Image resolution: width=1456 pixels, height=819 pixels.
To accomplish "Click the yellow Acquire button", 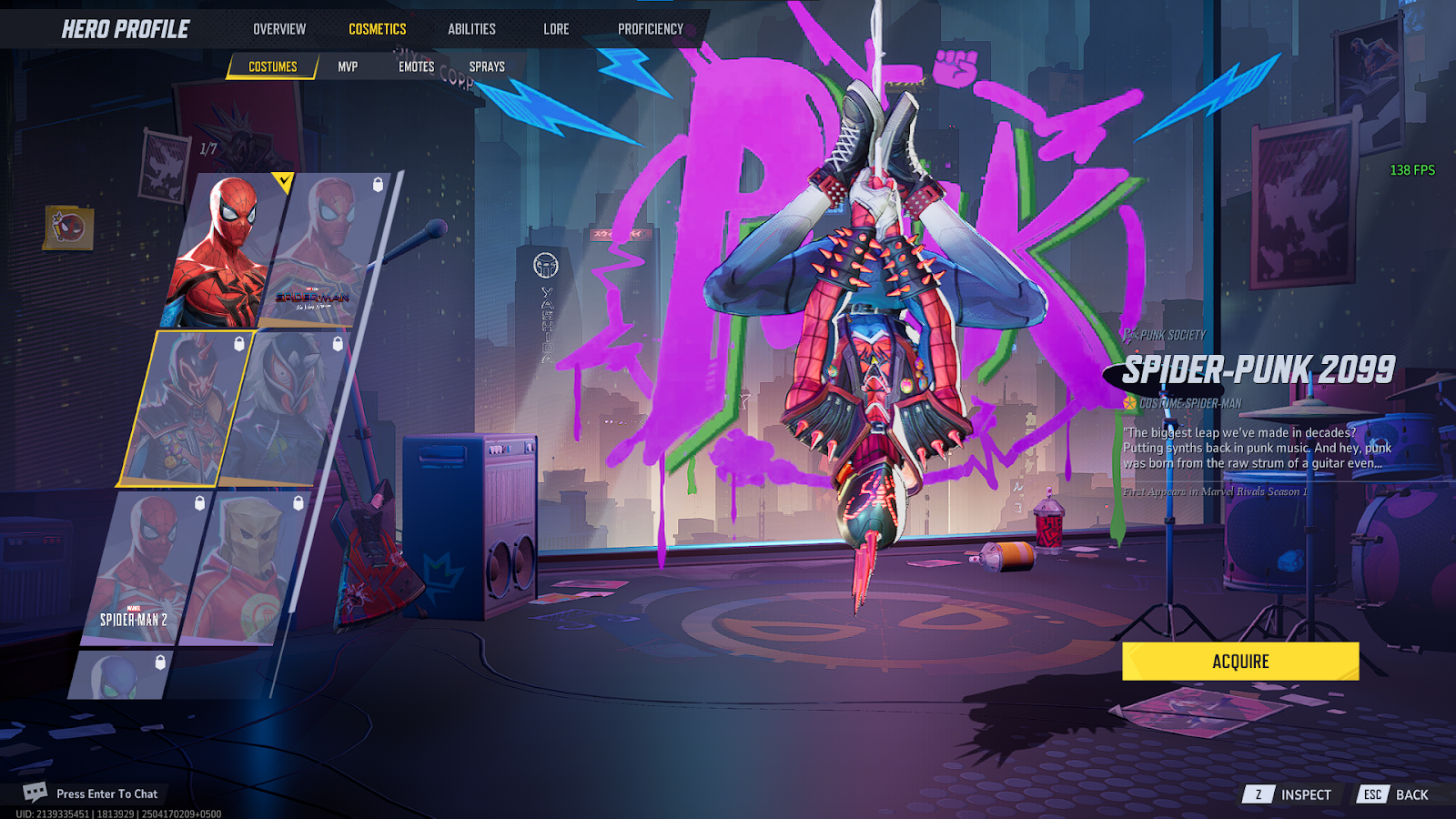I will [1240, 662].
